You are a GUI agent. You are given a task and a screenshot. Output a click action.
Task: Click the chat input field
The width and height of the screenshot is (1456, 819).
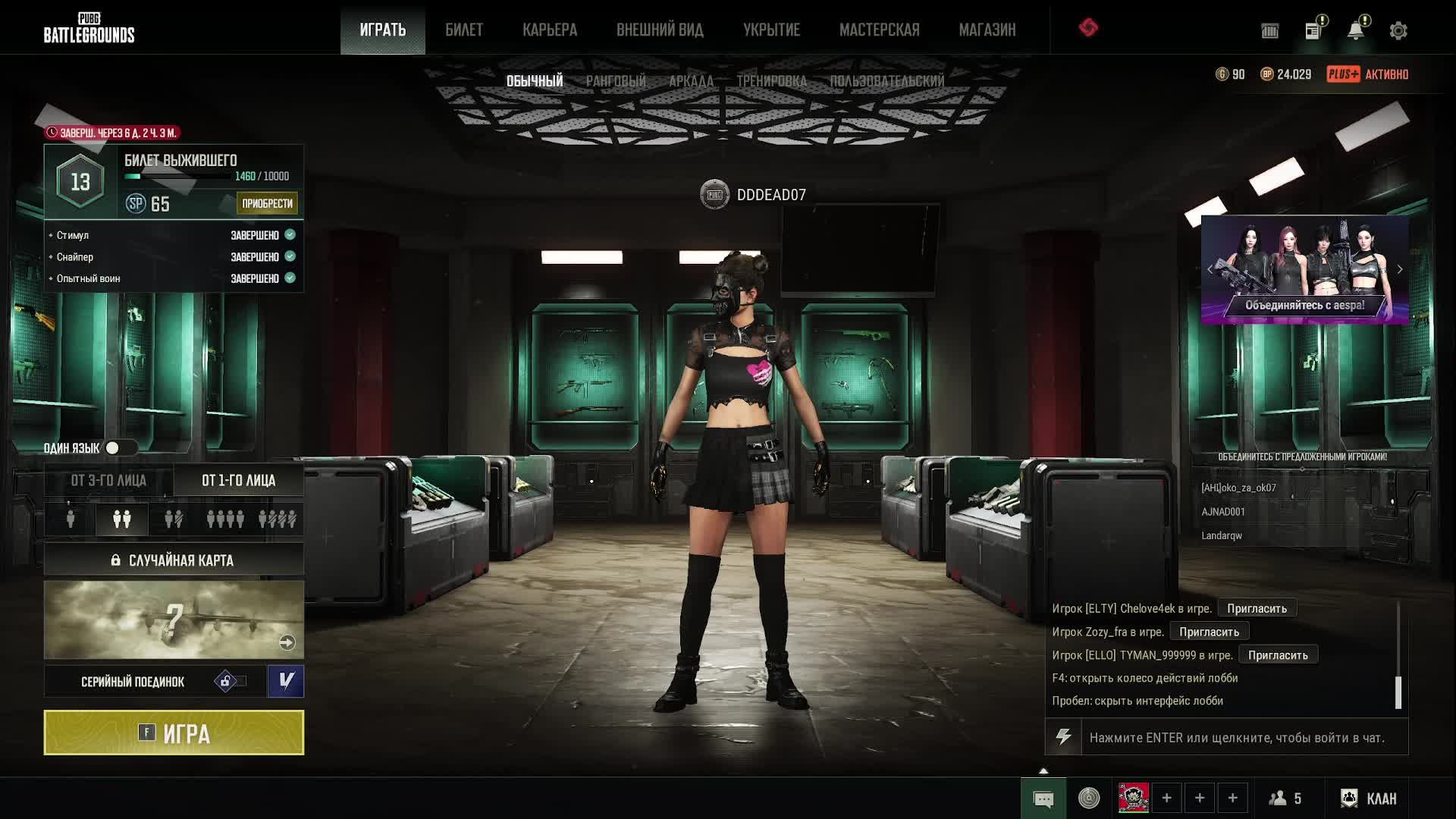(x=1236, y=738)
